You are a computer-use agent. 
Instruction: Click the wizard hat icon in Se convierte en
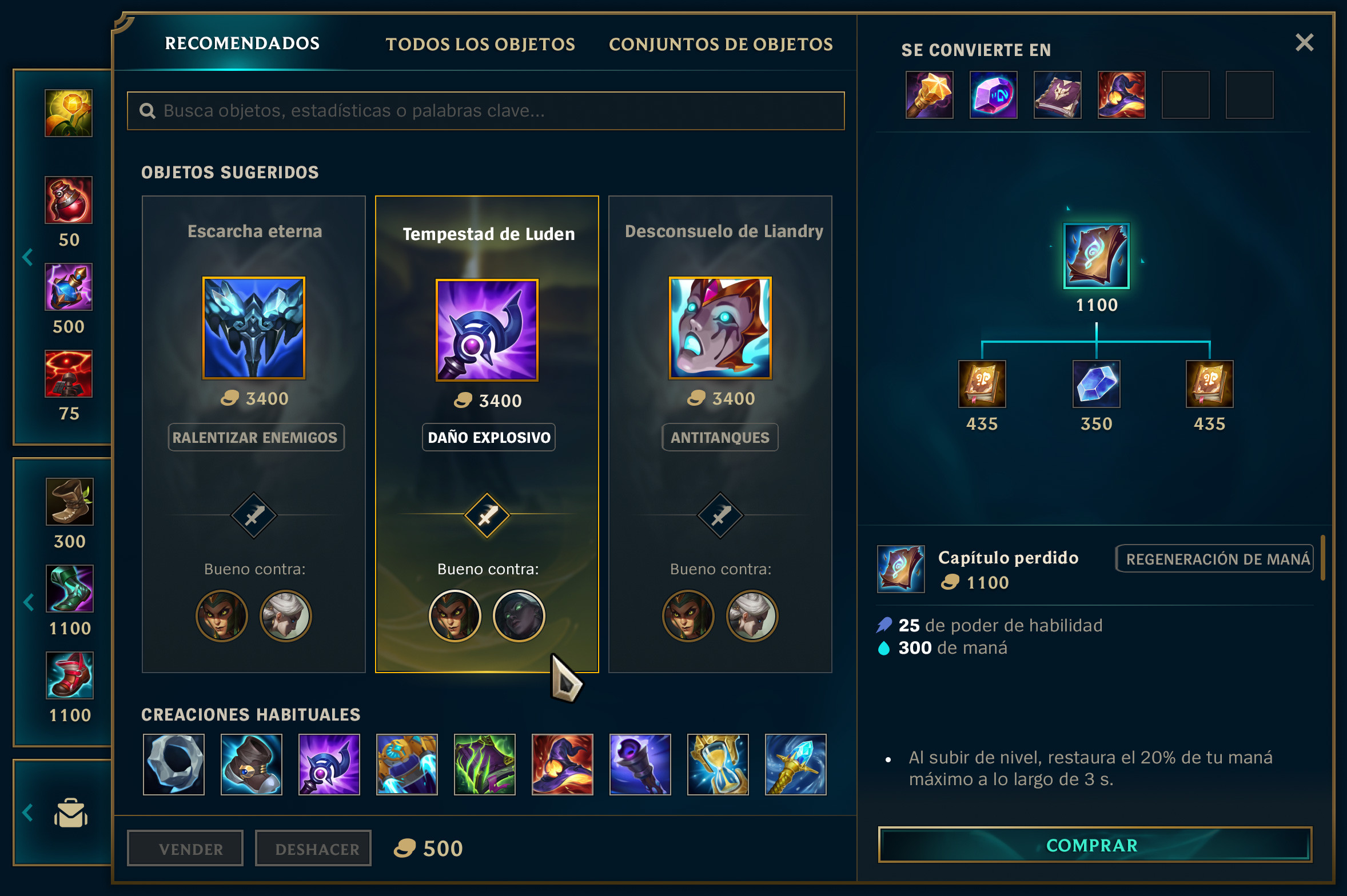tap(1121, 96)
